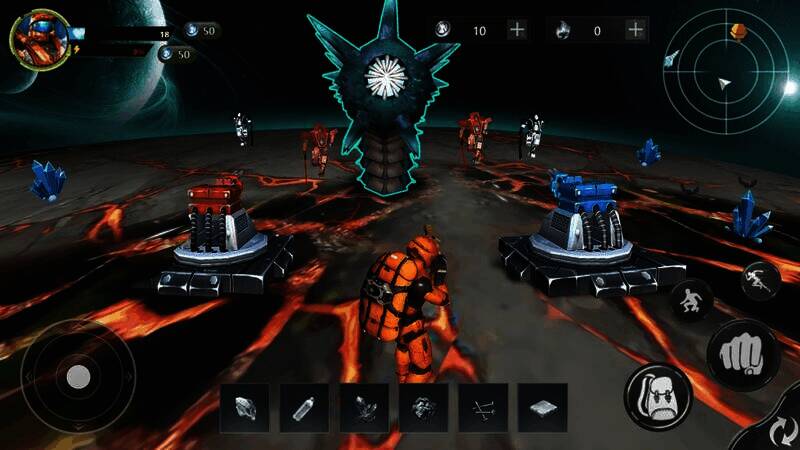The width and height of the screenshot is (800, 450).
Task: Touch the virtual movement joystick
Action: 78,376
